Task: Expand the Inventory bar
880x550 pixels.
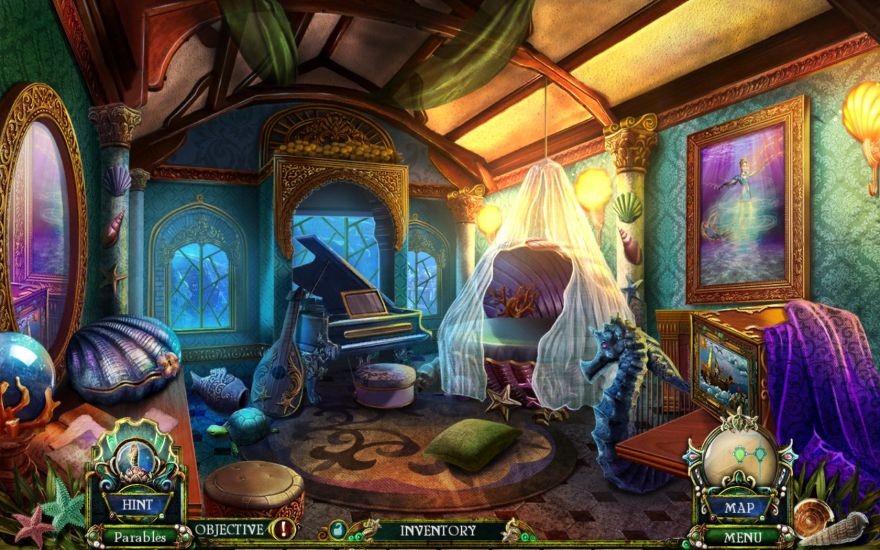Action: click(x=437, y=530)
